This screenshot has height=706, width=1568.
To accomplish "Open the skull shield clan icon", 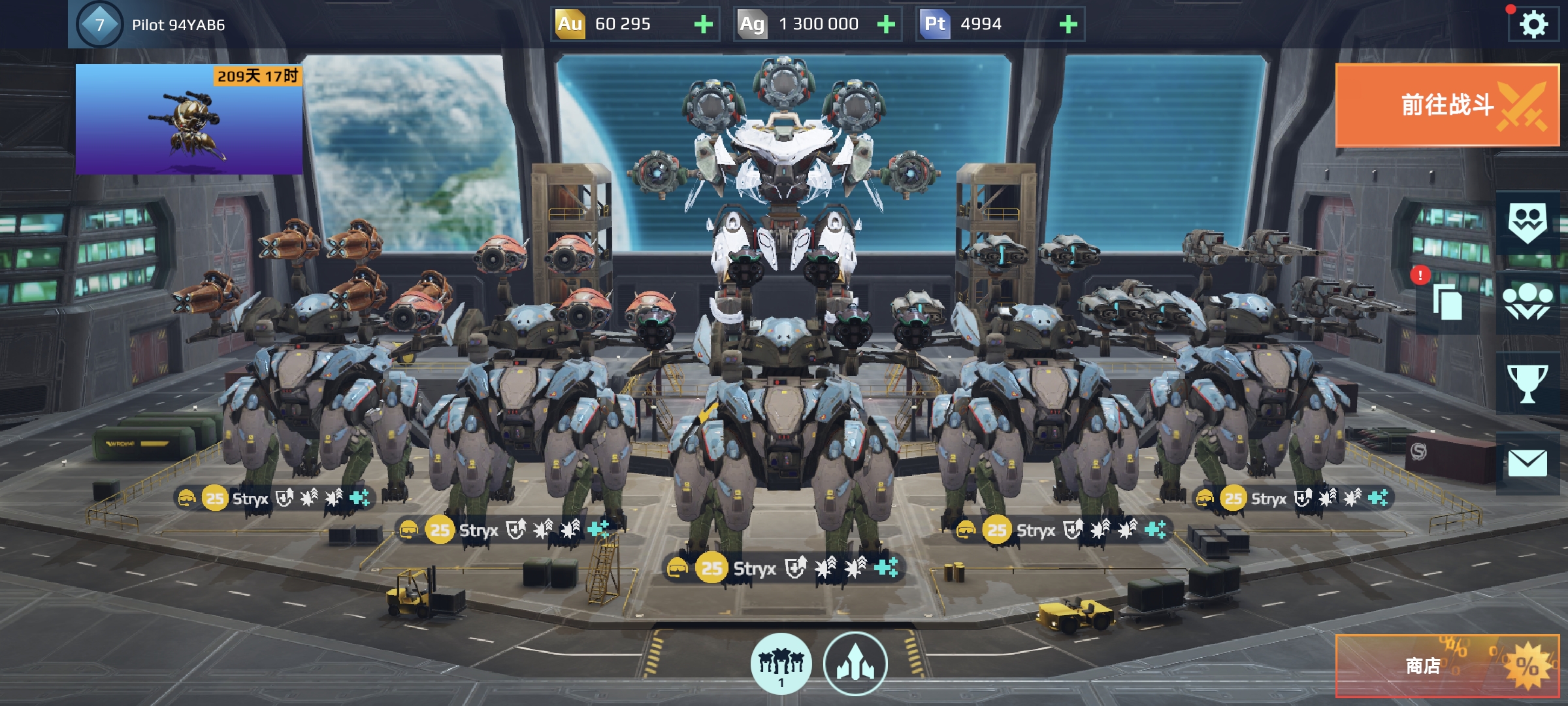I will click(1527, 222).
